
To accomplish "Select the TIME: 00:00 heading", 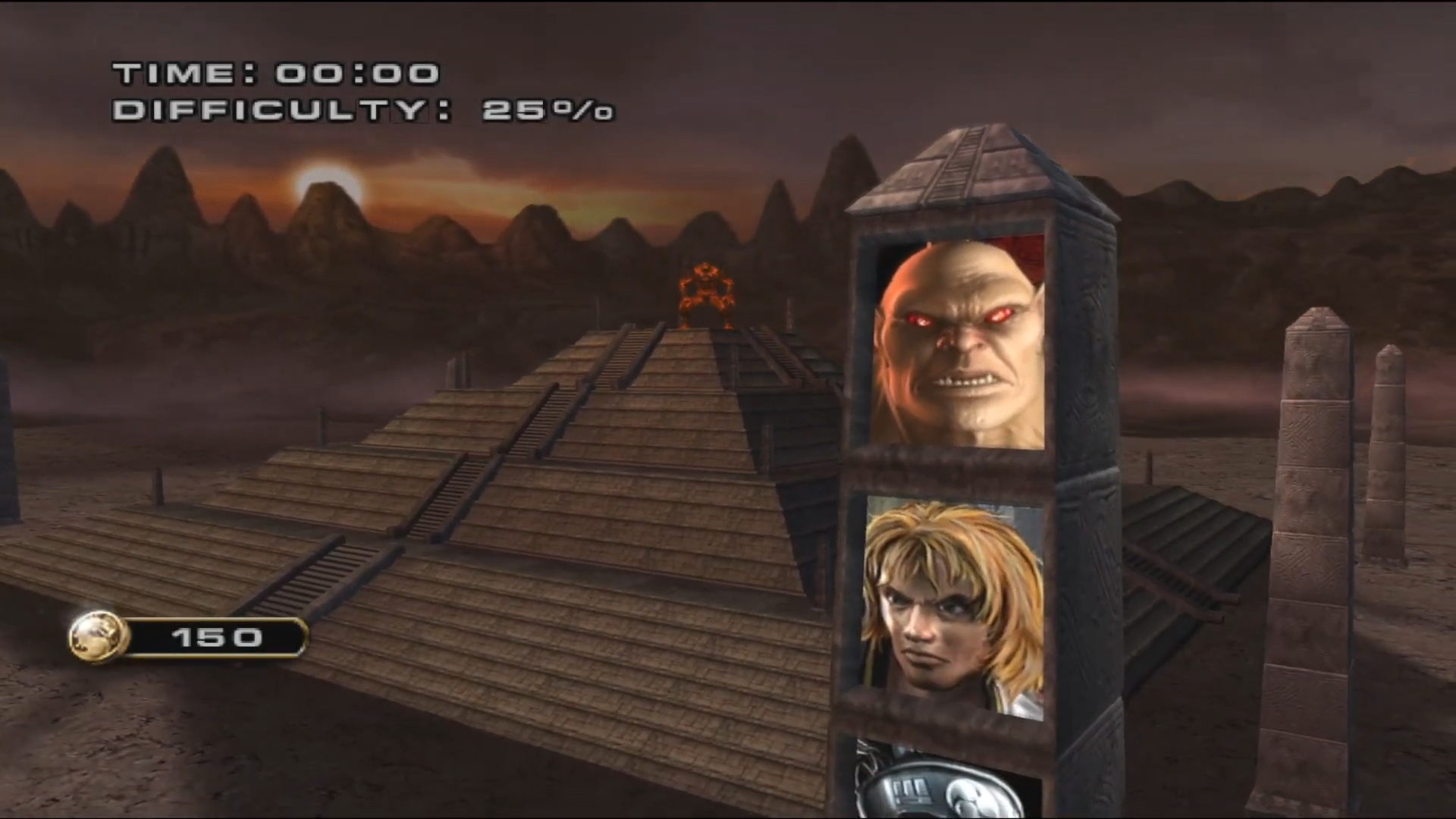I will [x=273, y=72].
